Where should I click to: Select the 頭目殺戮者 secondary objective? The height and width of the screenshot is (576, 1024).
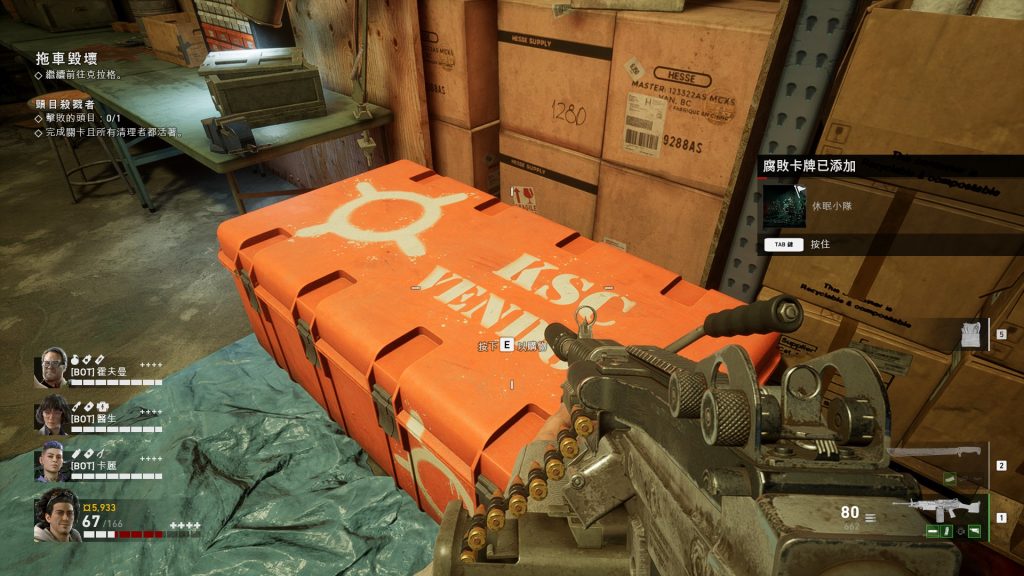(65, 103)
